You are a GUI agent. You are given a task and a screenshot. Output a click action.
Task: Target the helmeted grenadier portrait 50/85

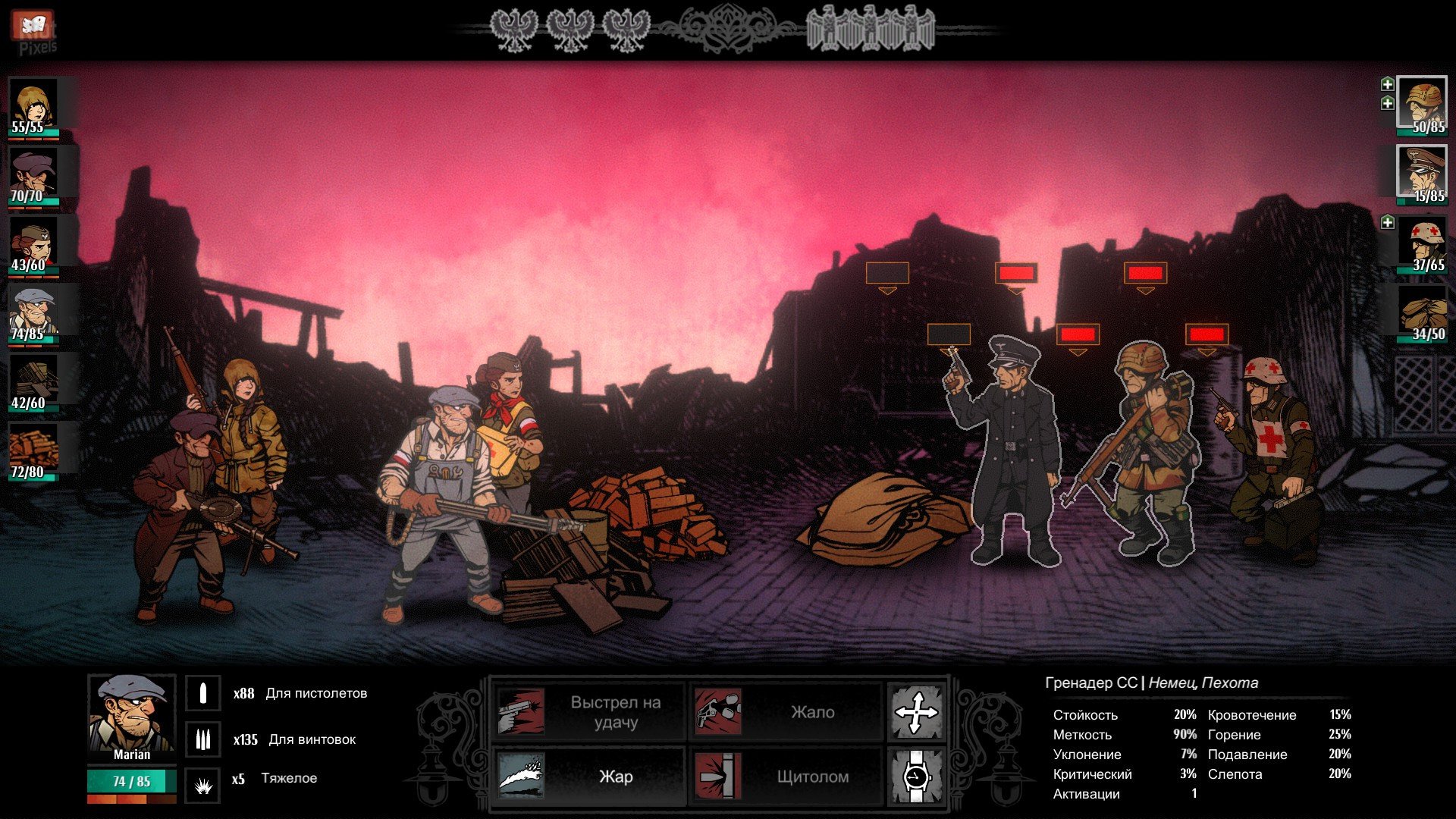(1423, 105)
